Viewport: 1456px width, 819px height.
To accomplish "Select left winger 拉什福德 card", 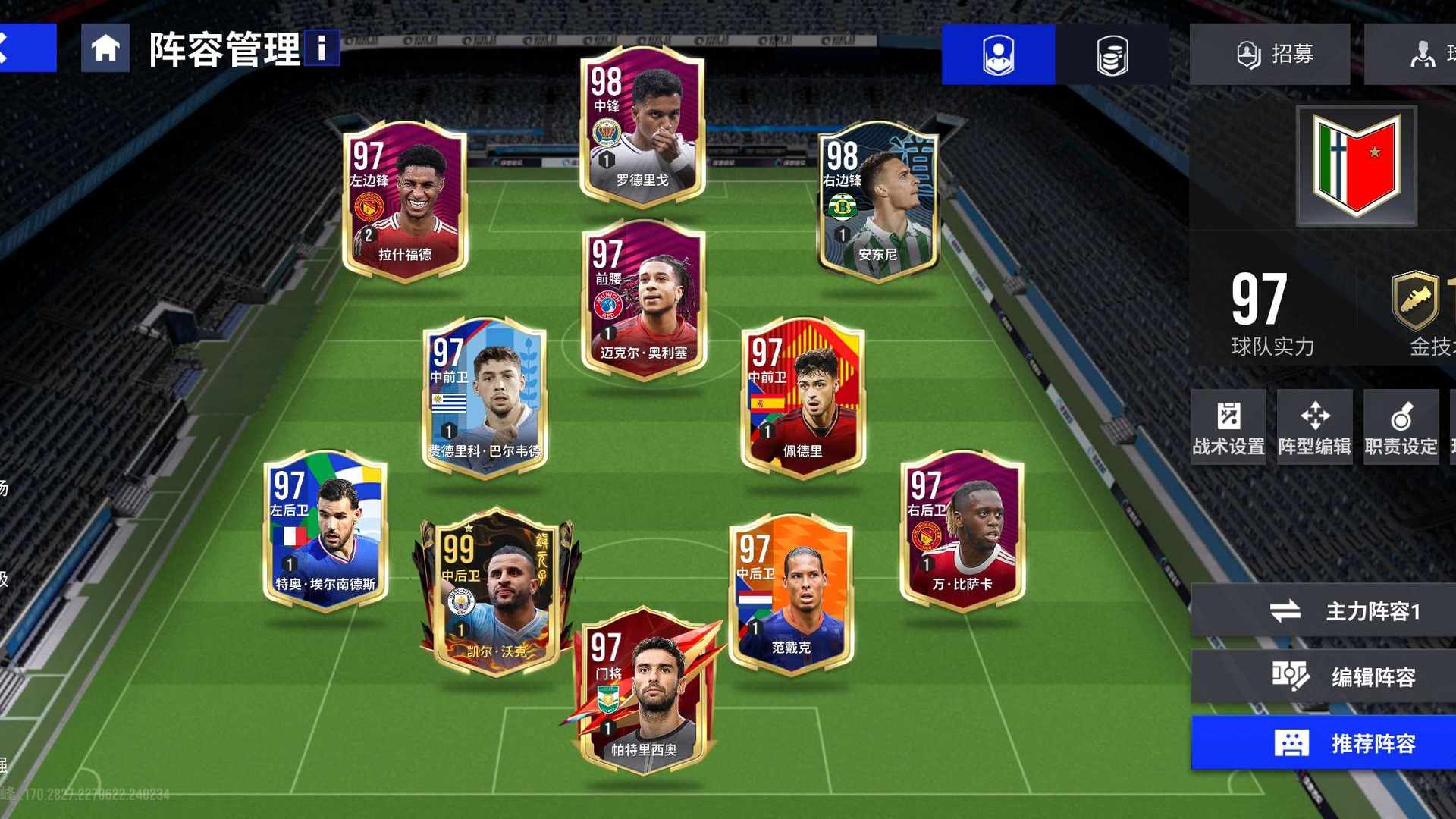I will (x=405, y=201).
